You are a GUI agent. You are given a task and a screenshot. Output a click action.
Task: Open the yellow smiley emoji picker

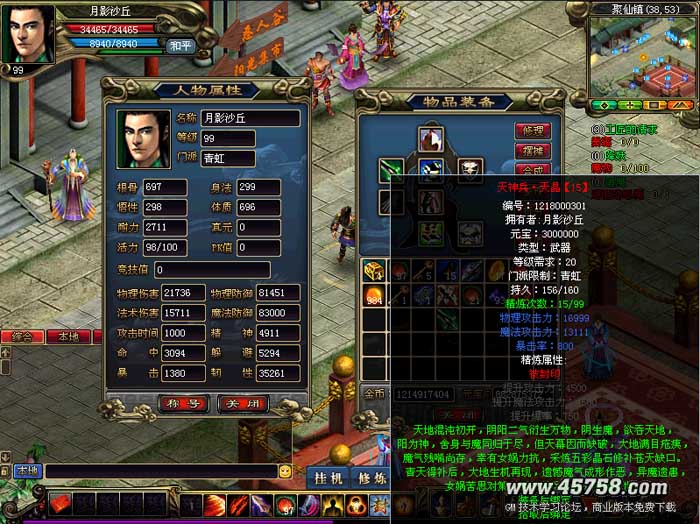(x=286, y=471)
